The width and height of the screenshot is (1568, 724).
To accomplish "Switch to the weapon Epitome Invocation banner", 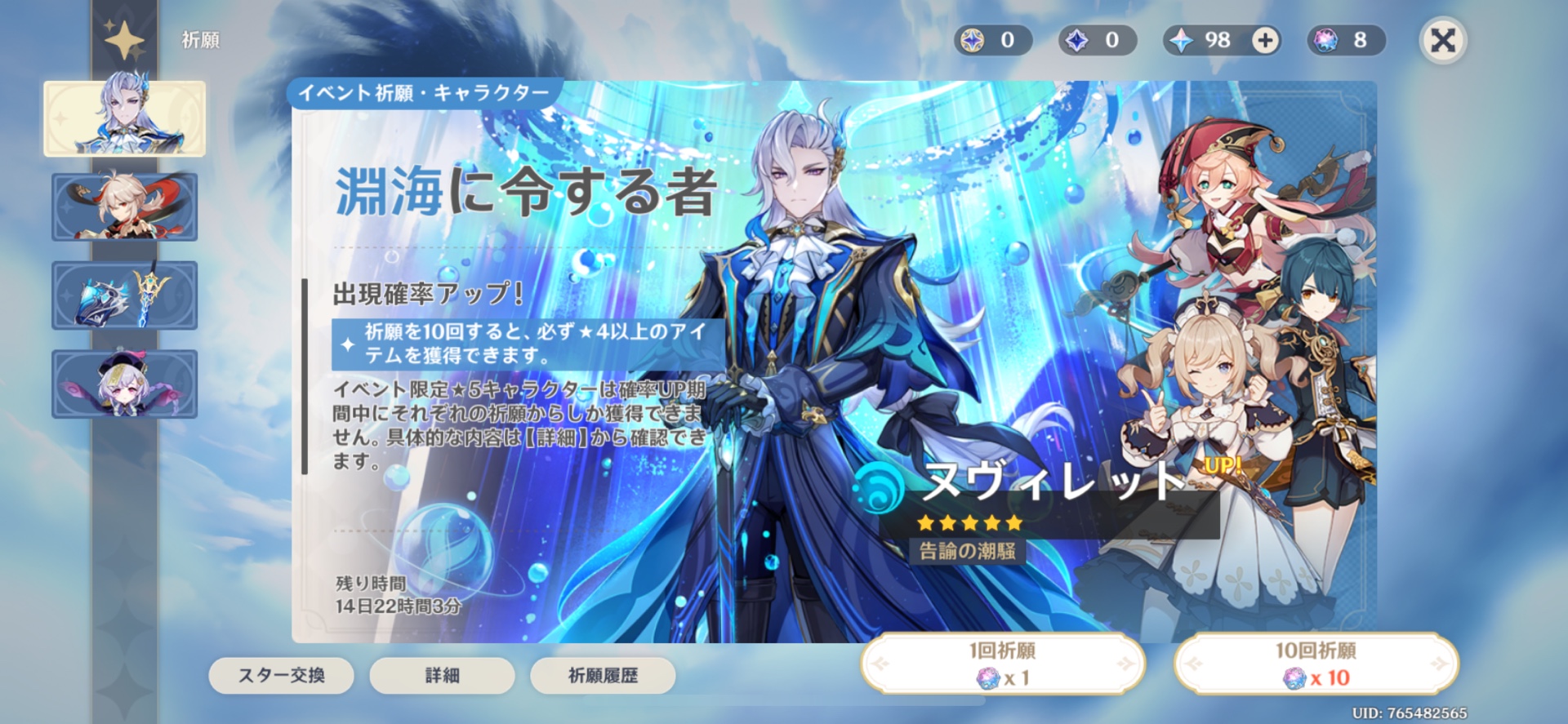I will (x=124, y=295).
